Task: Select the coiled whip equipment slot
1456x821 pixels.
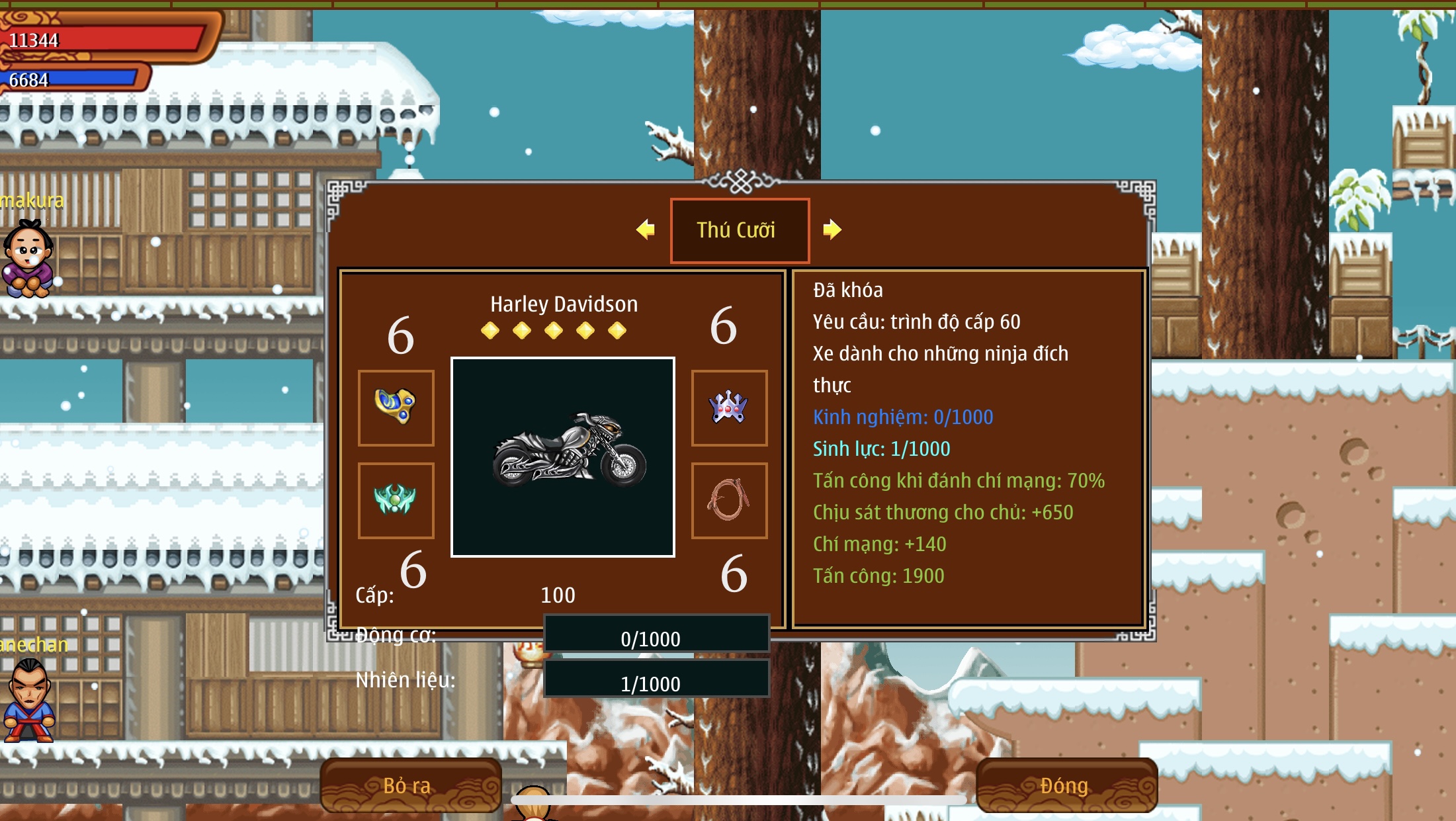Action: pos(729,500)
